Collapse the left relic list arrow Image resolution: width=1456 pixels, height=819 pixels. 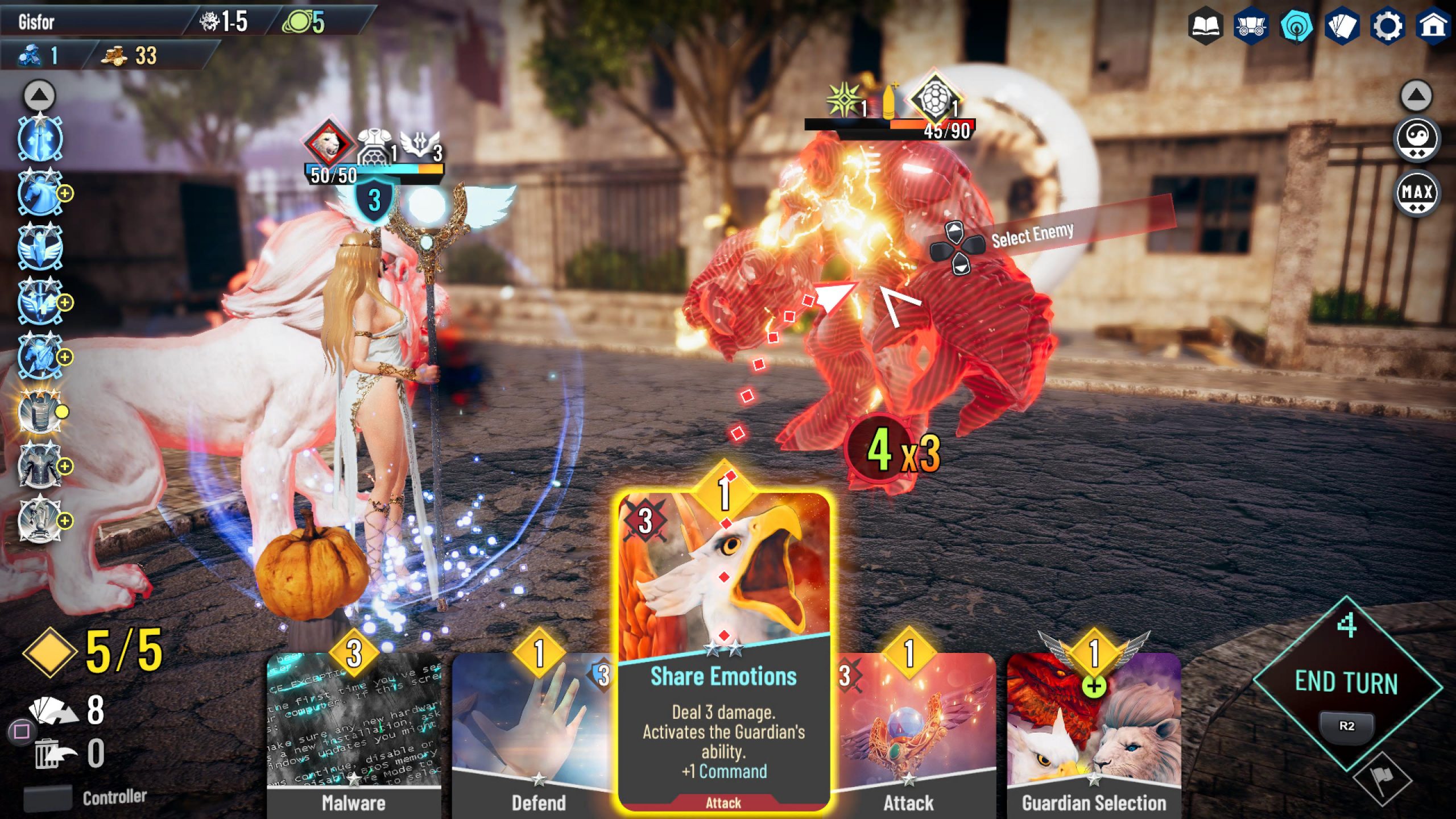[39, 95]
